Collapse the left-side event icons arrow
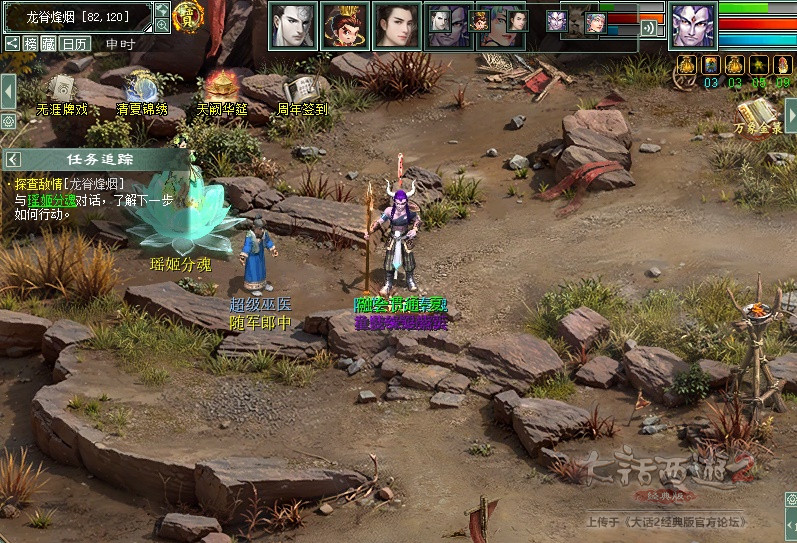The width and height of the screenshot is (797, 543). click(7, 87)
